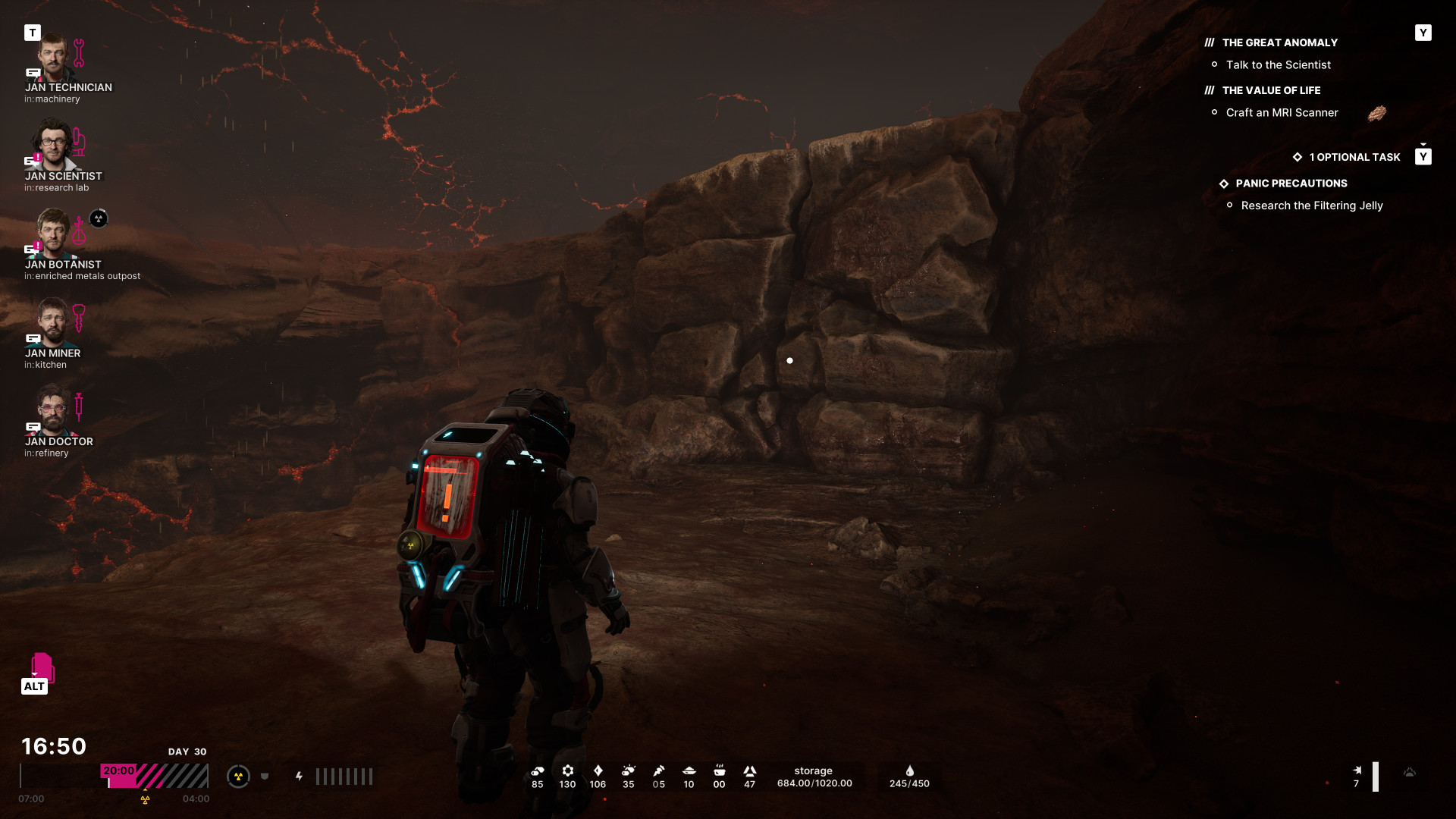1456x819 pixels.
Task: Select the Panic Precautions optional task
Action: click(1291, 184)
